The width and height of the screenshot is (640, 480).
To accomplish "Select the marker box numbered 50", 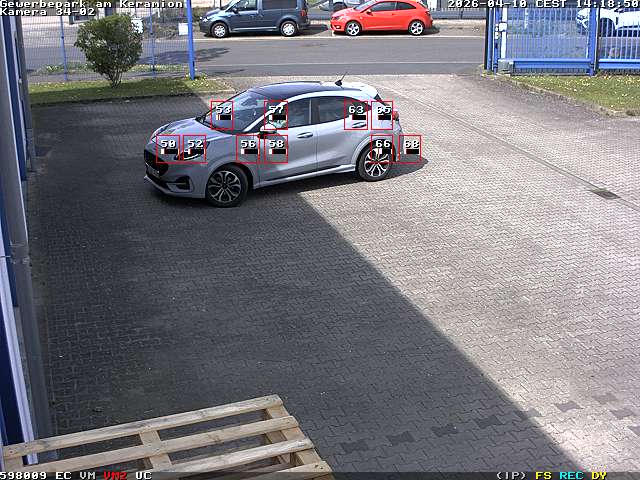I will pyautogui.click(x=168, y=149).
